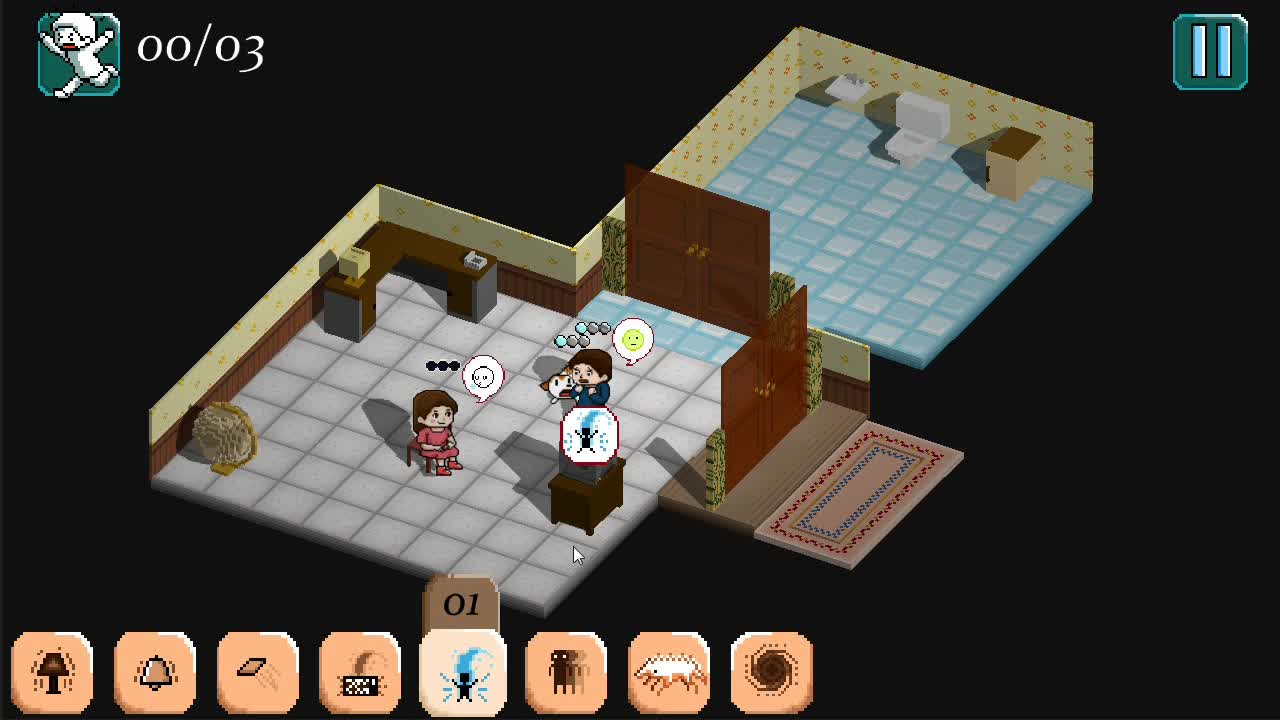This screenshot has height=720, width=1280.
Task: Select the lamp flicker scare ability
Action: (54, 670)
